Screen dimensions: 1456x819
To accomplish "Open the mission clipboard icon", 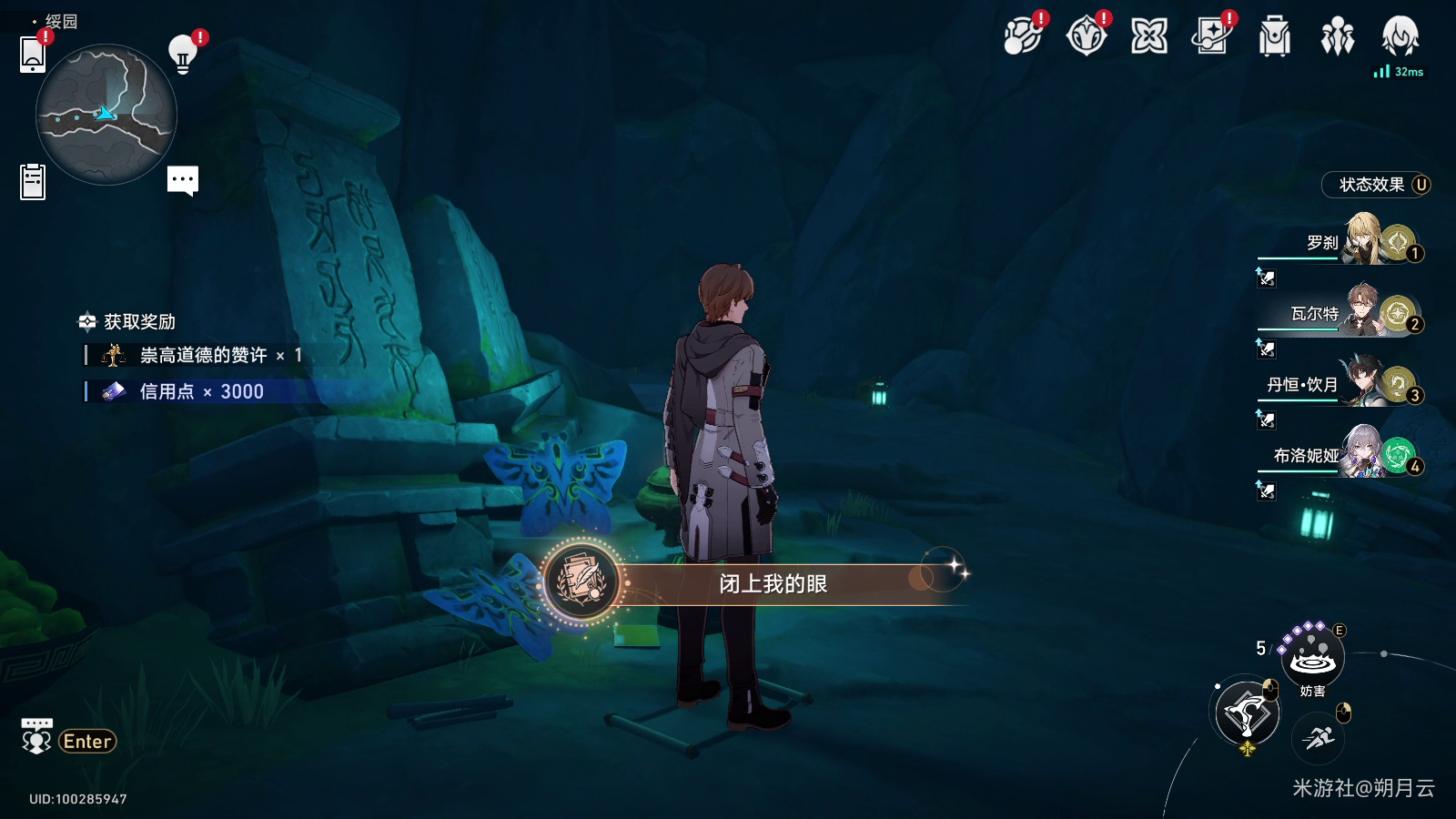I will [x=33, y=181].
